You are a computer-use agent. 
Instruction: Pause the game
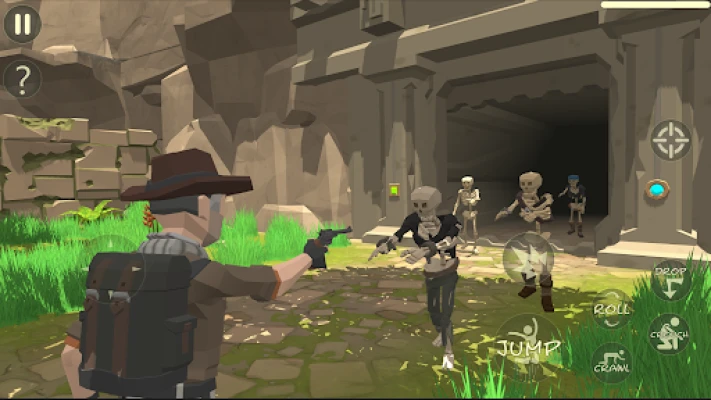tap(22, 23)
